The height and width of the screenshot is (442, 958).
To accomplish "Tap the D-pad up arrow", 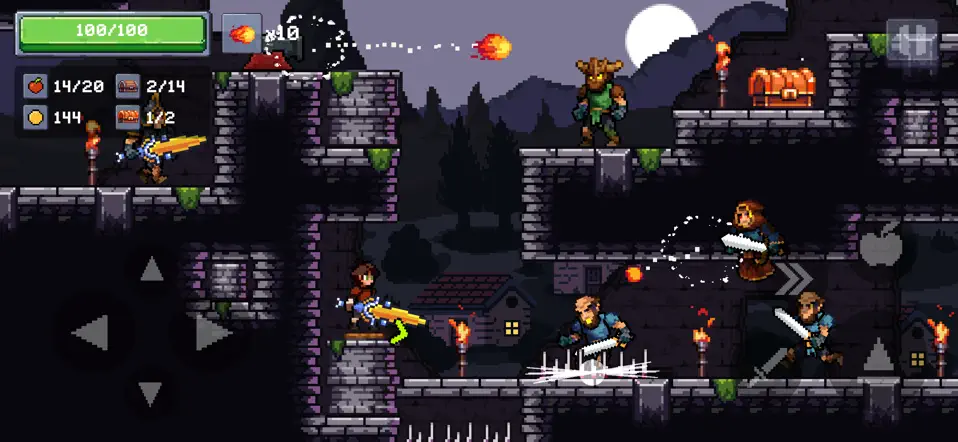I will pyautogui.click(x=151, y=268).
